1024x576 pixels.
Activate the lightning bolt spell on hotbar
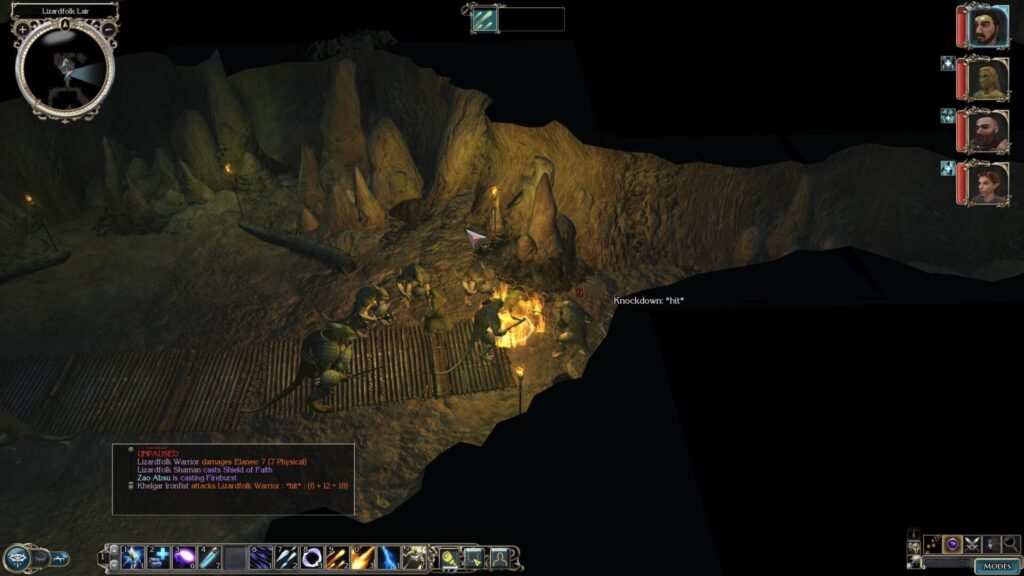[390, 557]
